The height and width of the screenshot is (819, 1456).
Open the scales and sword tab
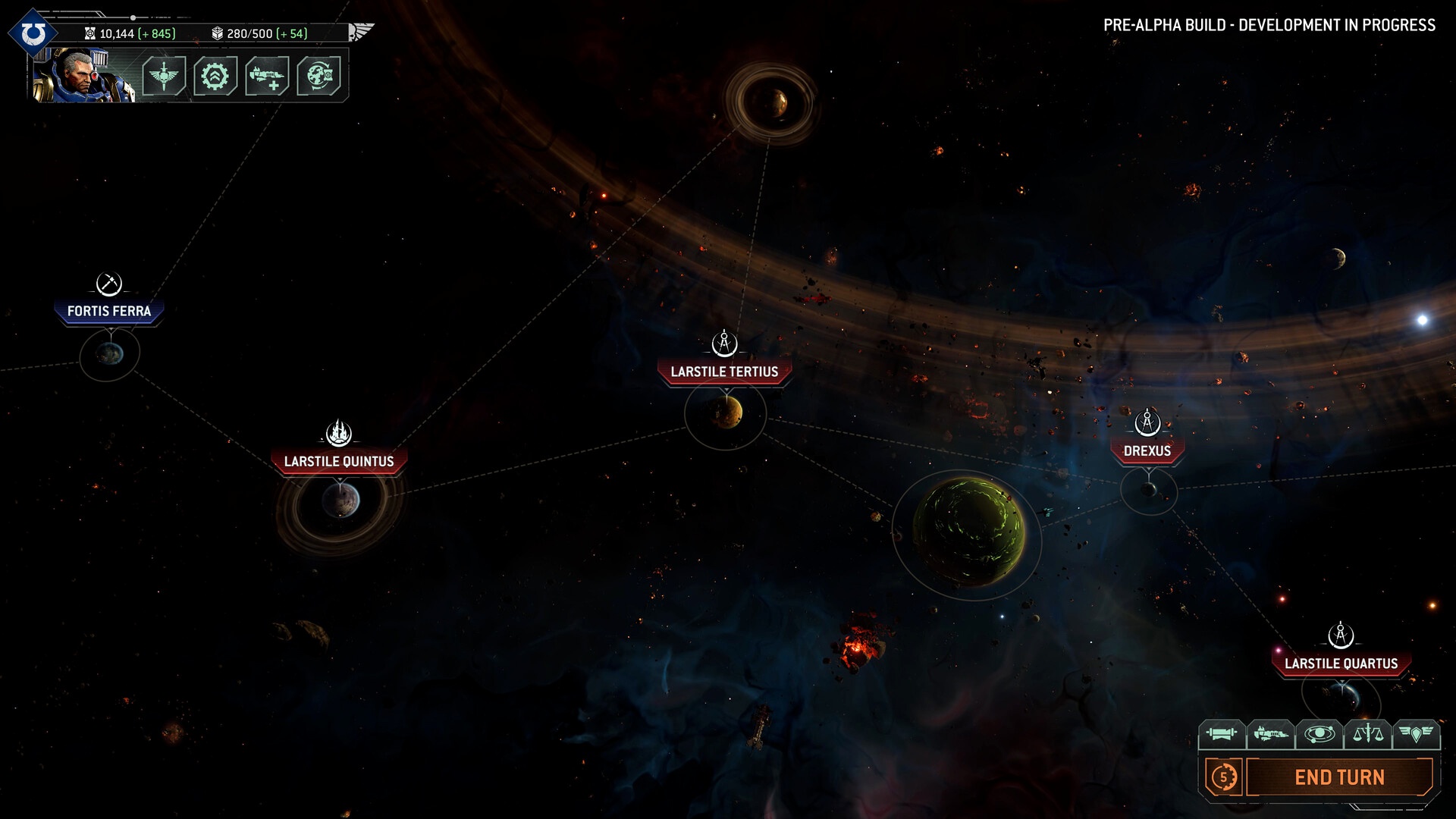coord(1367,734)
